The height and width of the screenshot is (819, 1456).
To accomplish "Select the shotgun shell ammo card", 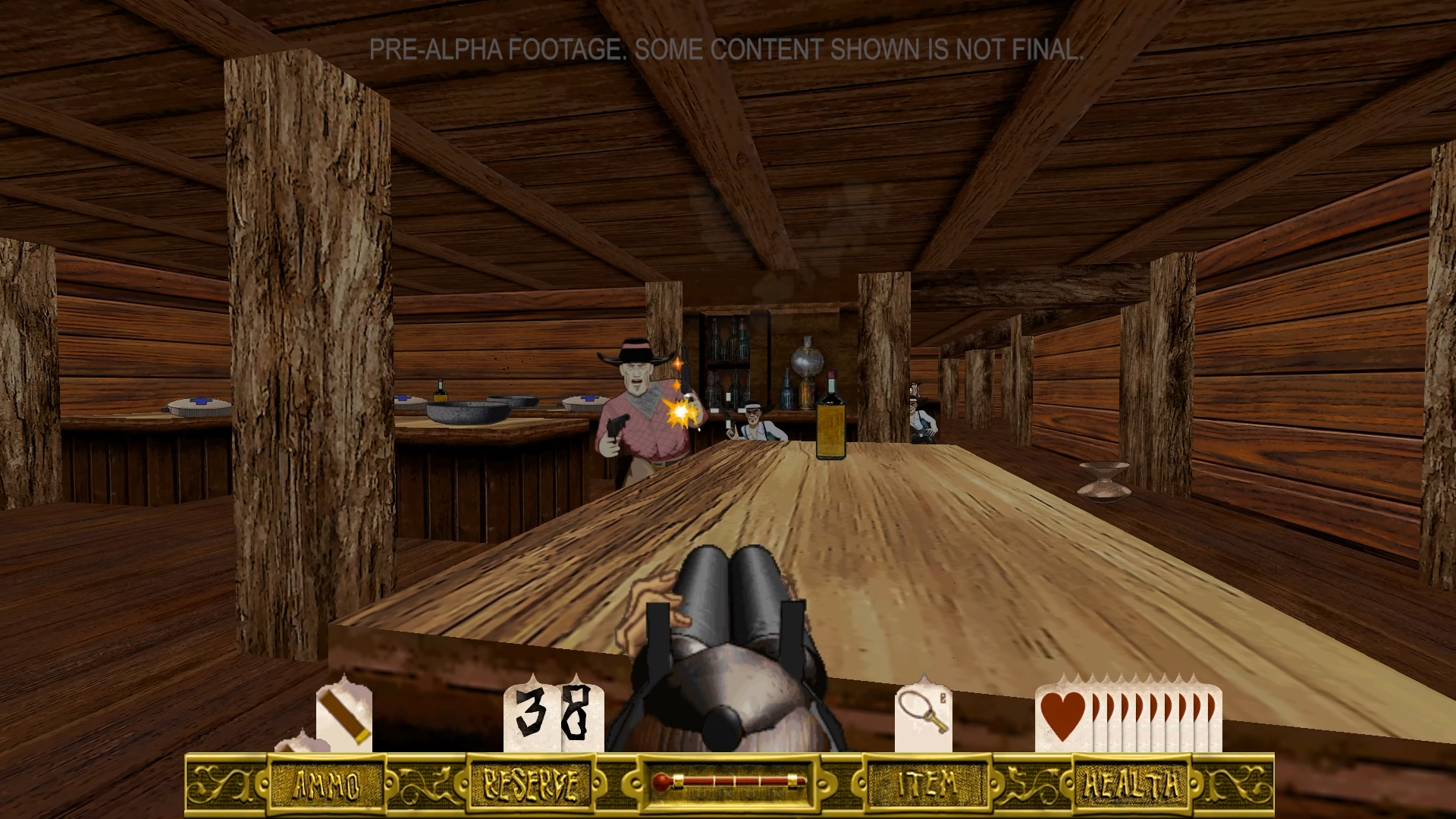I will coord(344,715).
